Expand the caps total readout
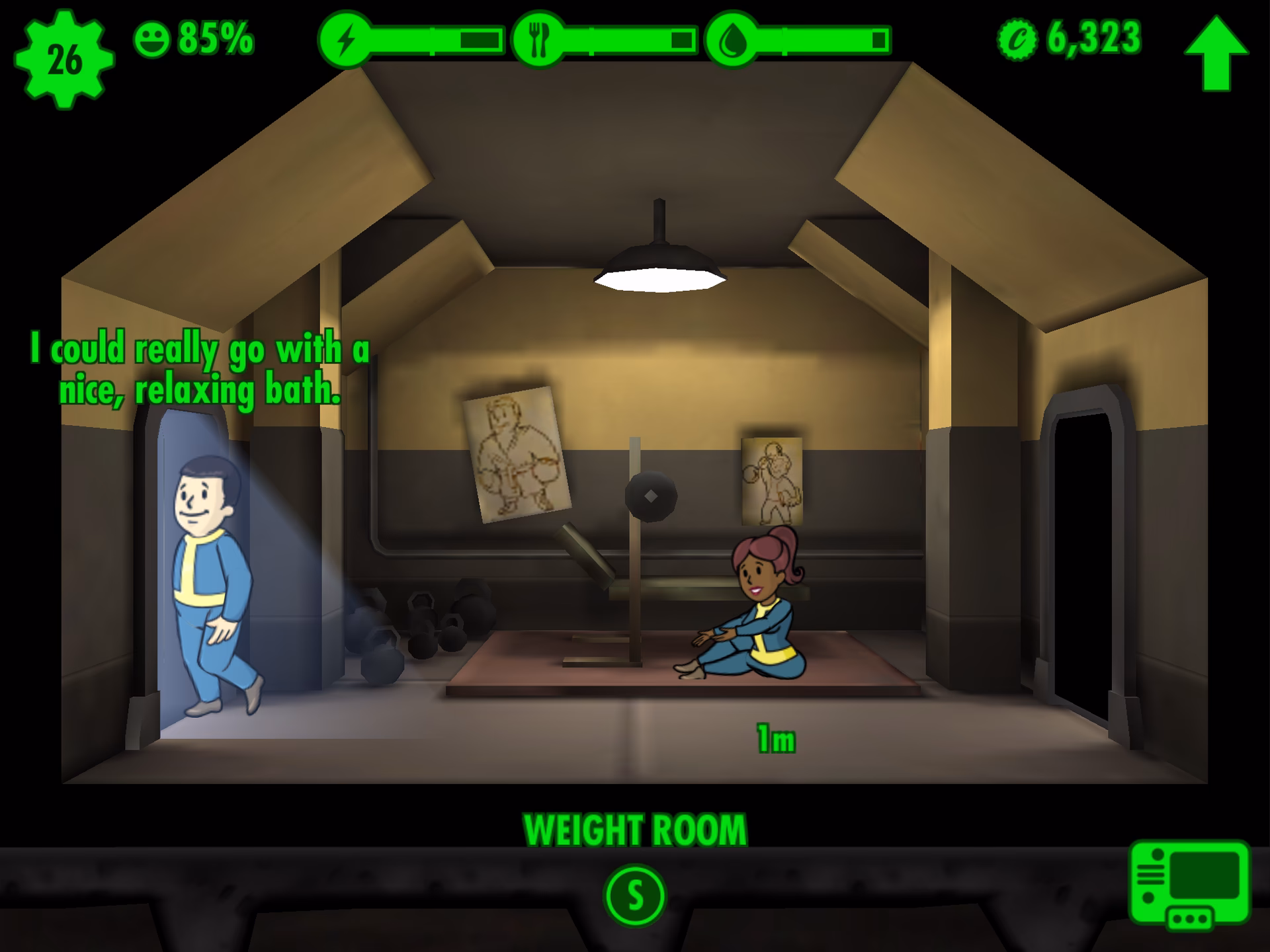The height and width of the screenshot is (952, 1270). tap(1093, 38)
